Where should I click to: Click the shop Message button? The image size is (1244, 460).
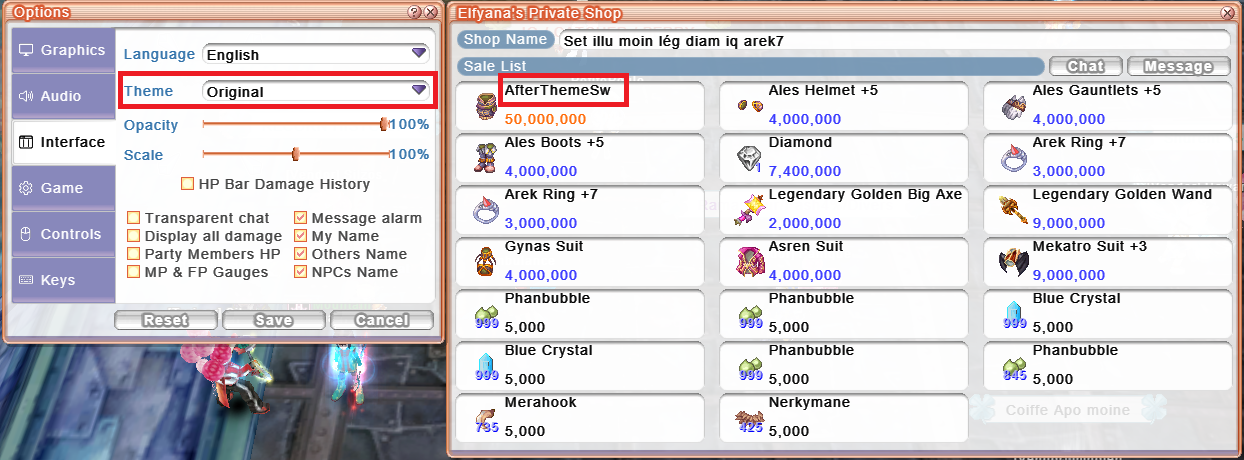click(x=1178, y=66)
